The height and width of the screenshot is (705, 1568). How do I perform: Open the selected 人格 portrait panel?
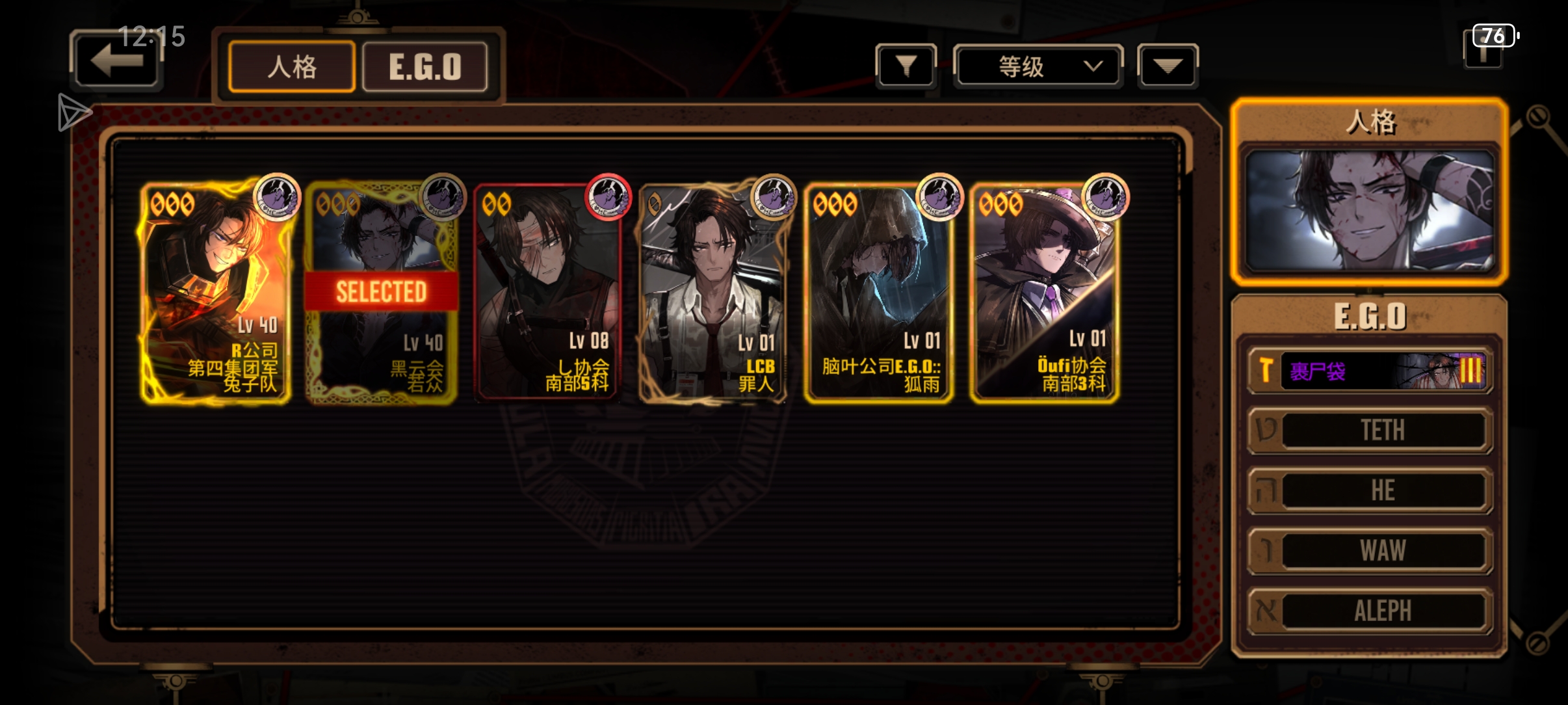click(1370, 210)
